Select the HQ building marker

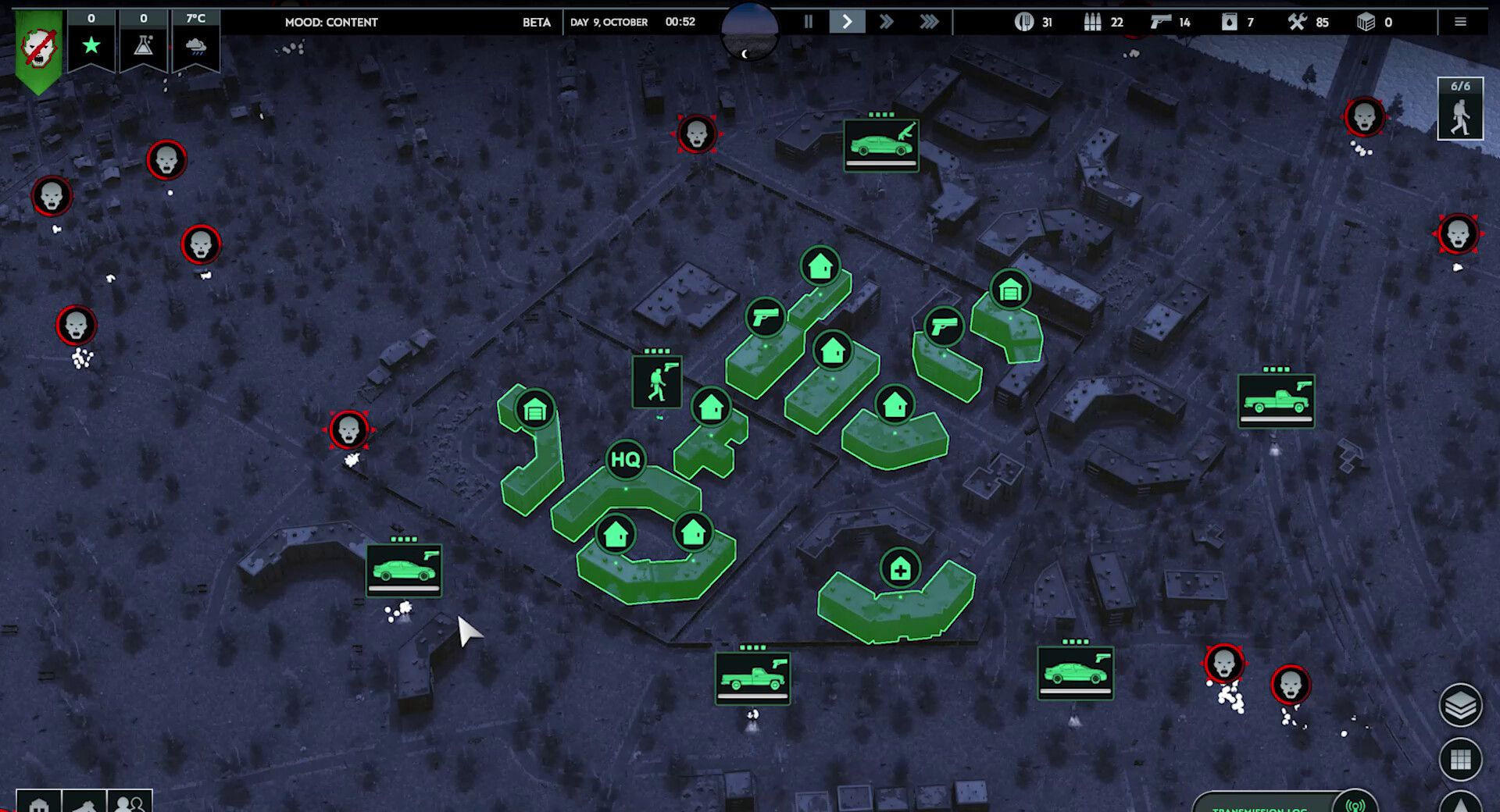click(625, 459)
